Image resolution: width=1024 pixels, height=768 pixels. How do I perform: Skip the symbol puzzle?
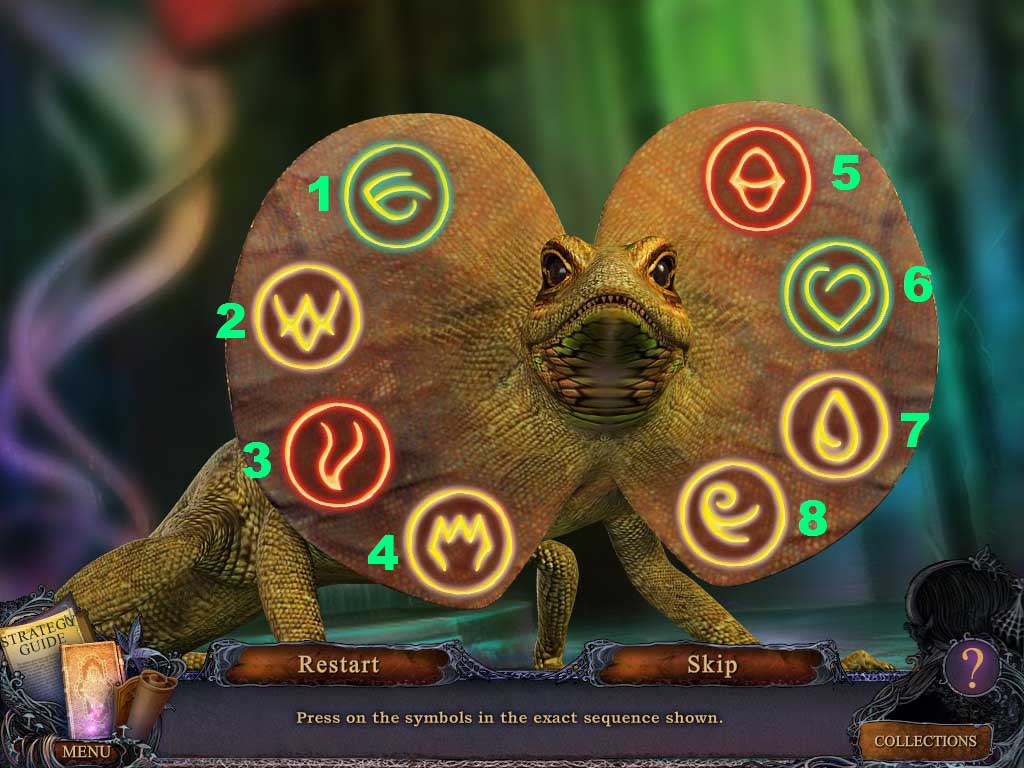711,664
